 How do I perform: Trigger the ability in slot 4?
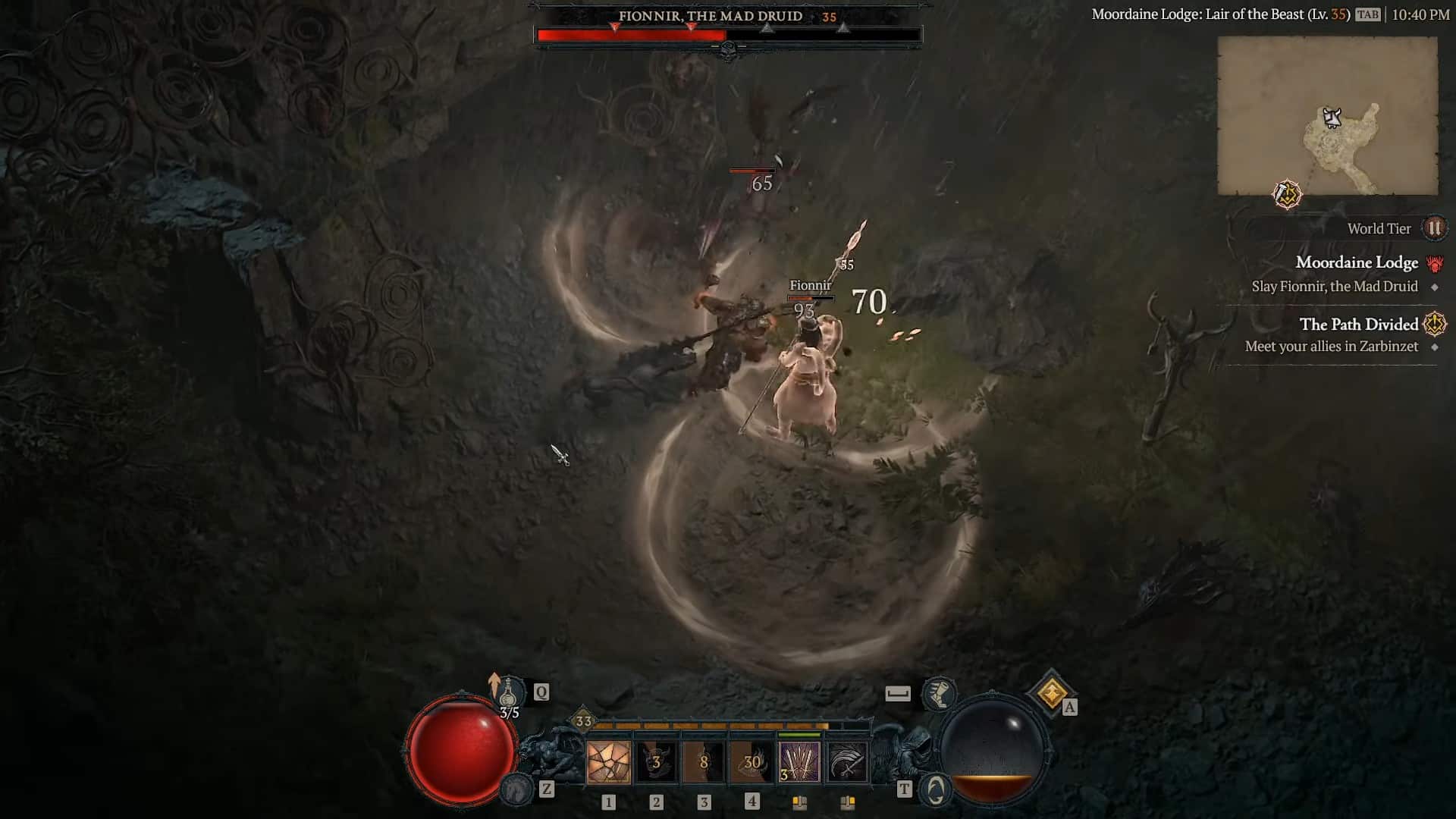coord(752,762)
